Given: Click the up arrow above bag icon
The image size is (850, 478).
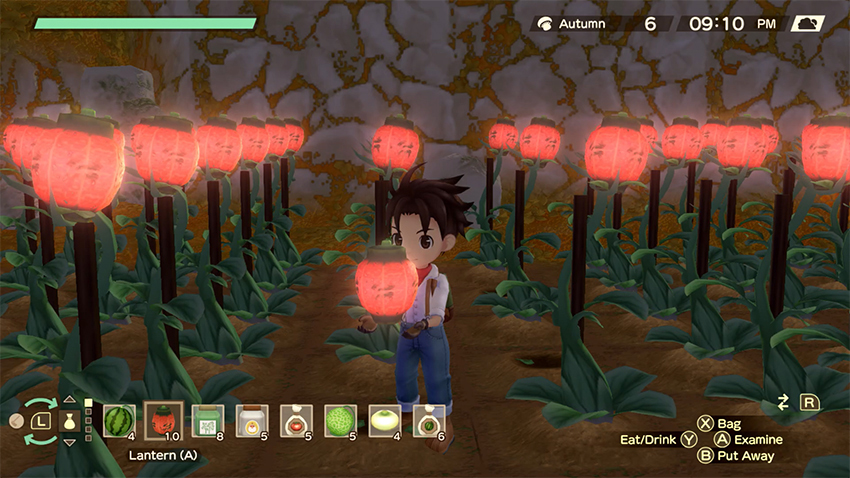Looking at the screenshot, I should (70, 400).
